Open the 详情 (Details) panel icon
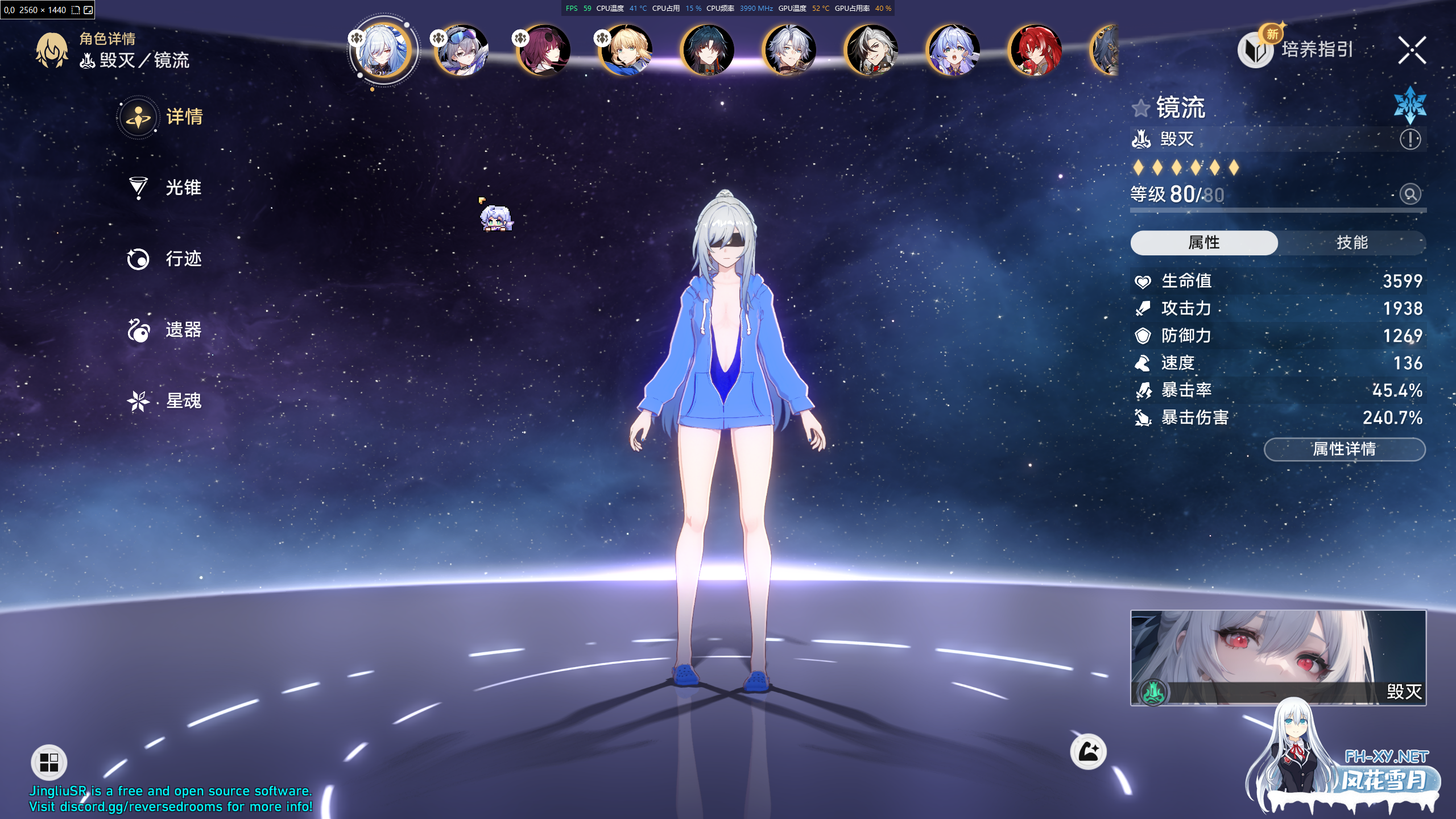The height and width of the screenshot is (819, 1456). point(137,116)
